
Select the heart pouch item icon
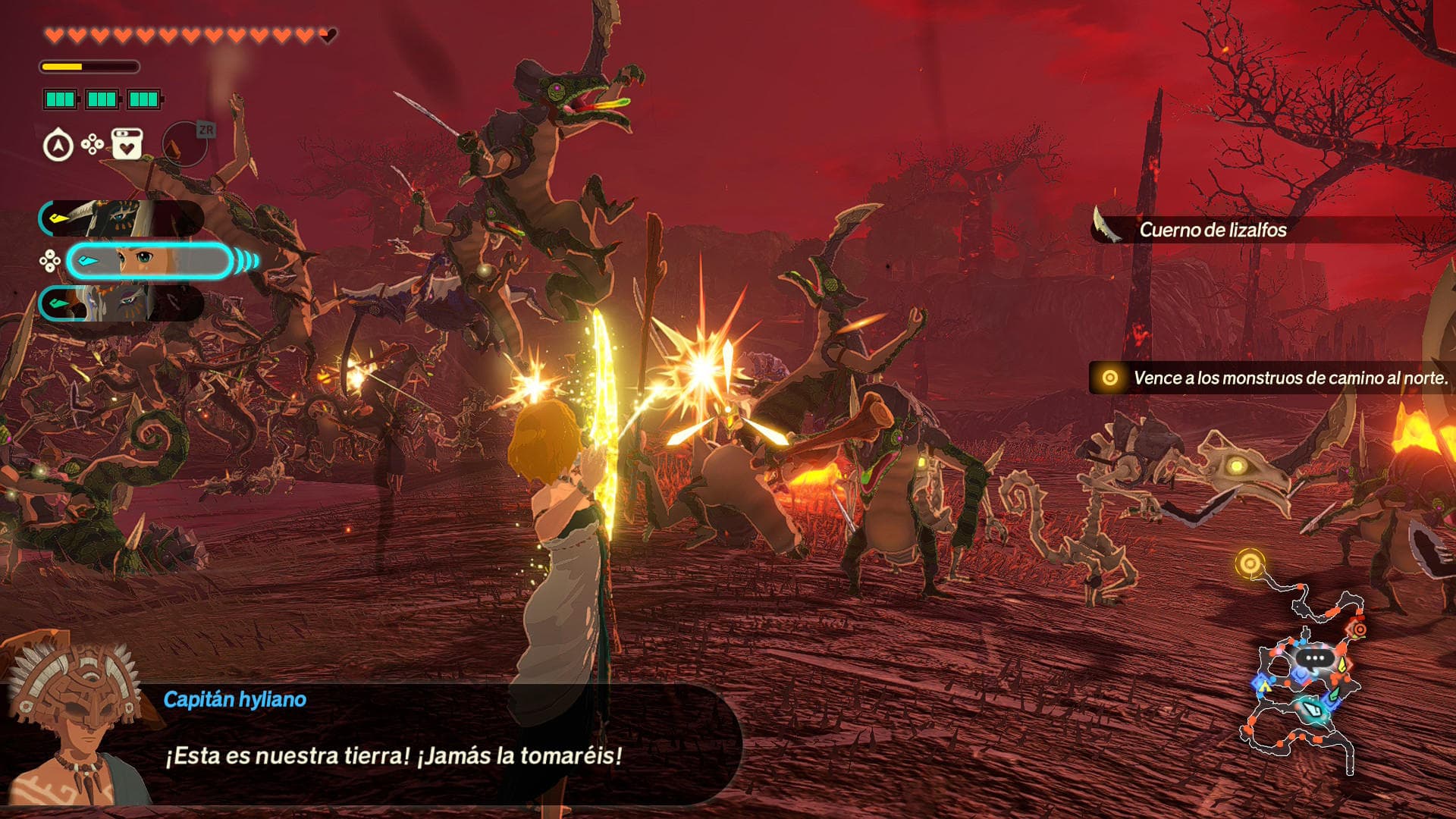126,143
